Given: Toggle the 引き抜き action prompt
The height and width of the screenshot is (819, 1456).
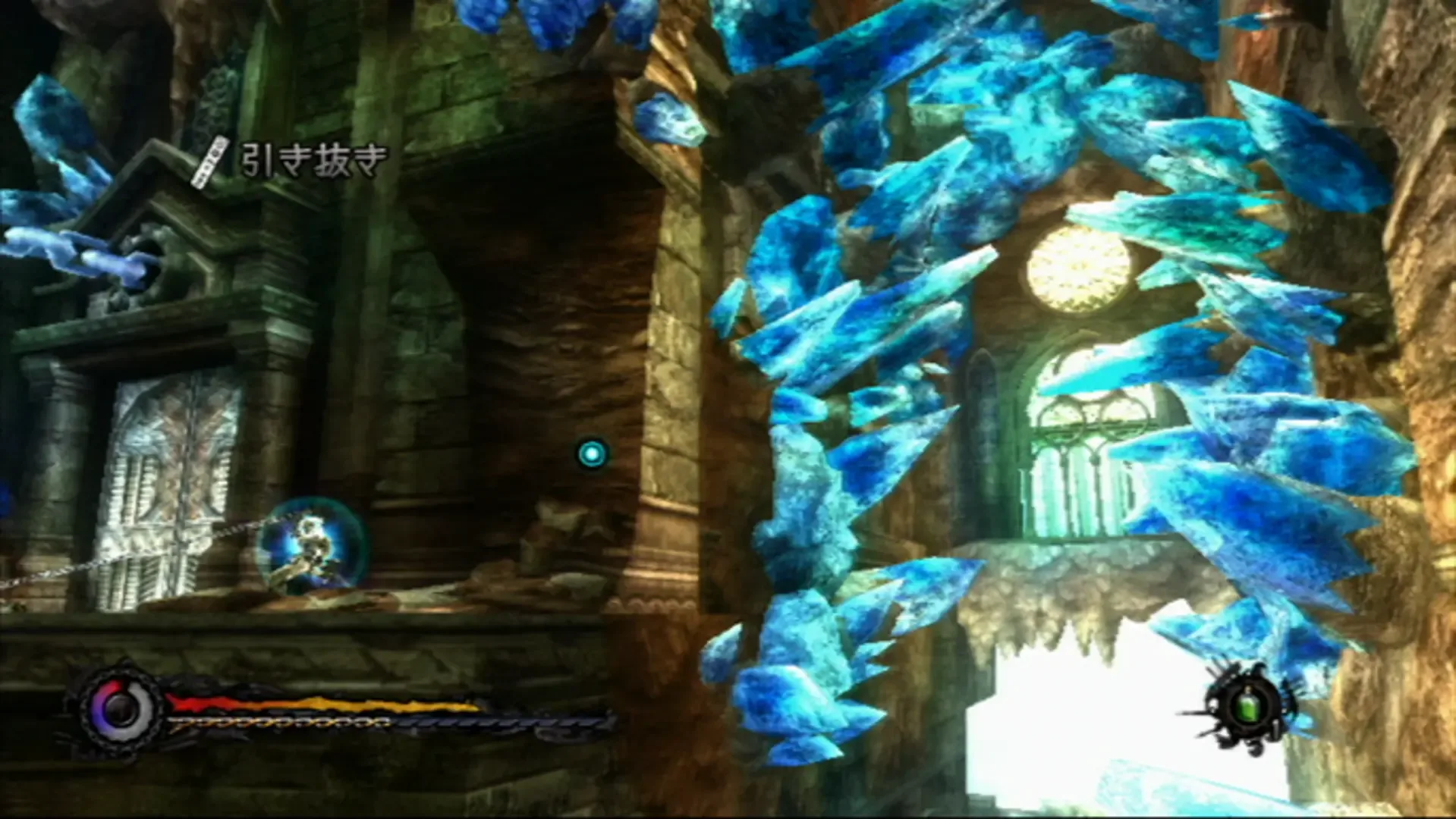Looking at the screenshot, I should click(x=311, y=159).
